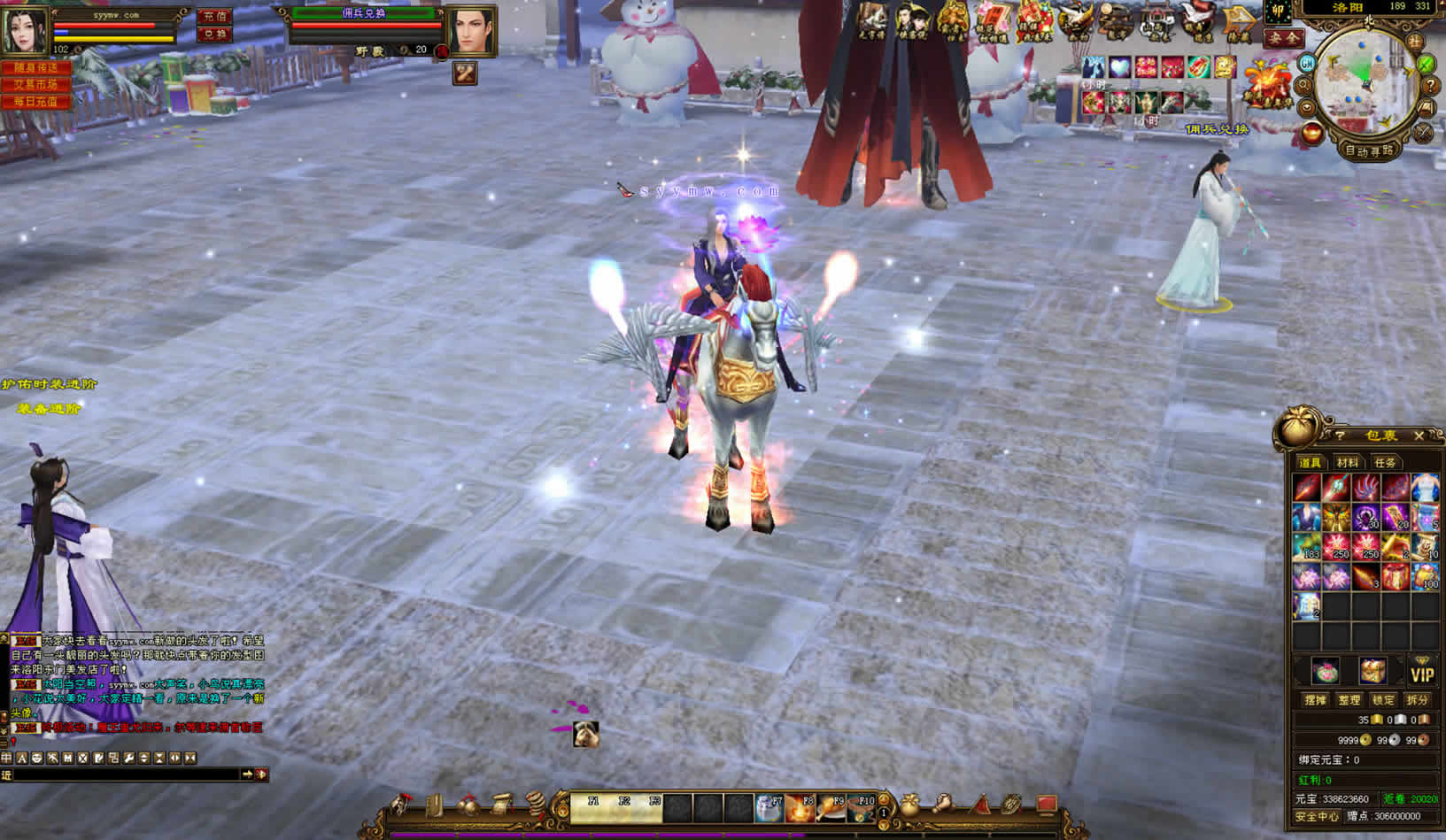Screen dimensions: 1446x840
Task: Click the 每日充值 daily recharge button
Action: [35, 102]
